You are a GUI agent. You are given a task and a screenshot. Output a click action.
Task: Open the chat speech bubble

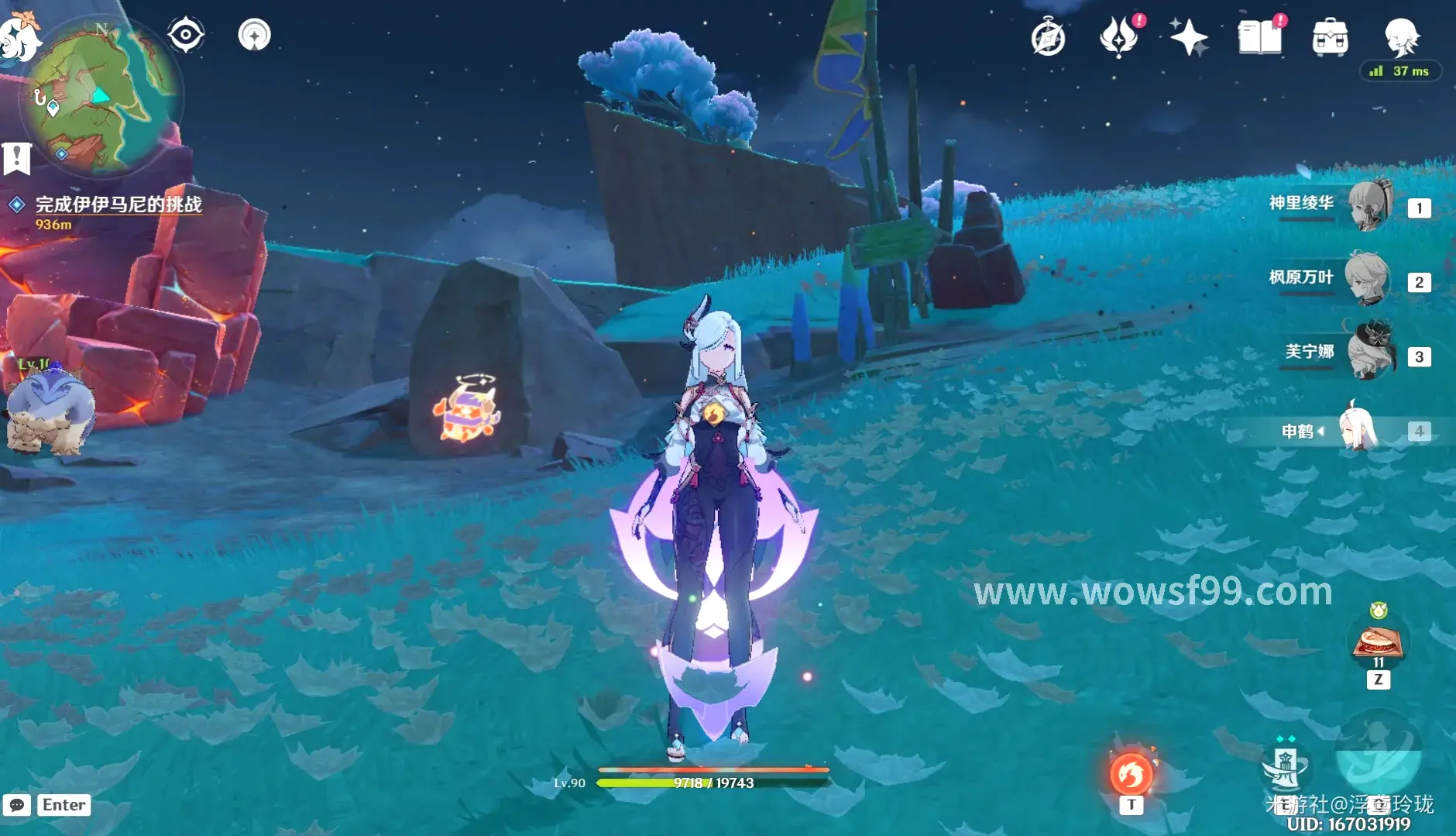pos(17,805)
